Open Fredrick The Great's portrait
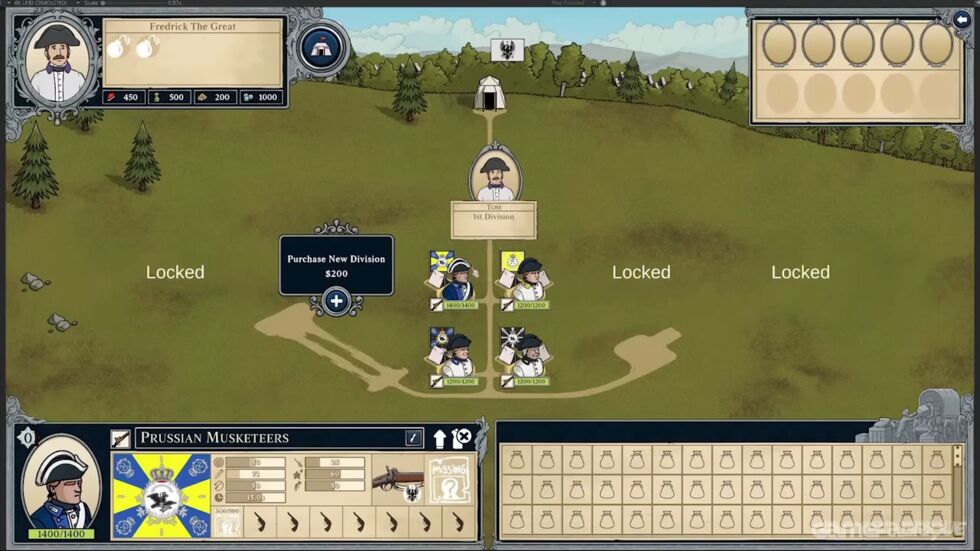This screenshot has width=980, height=551. tap(56, 58)
